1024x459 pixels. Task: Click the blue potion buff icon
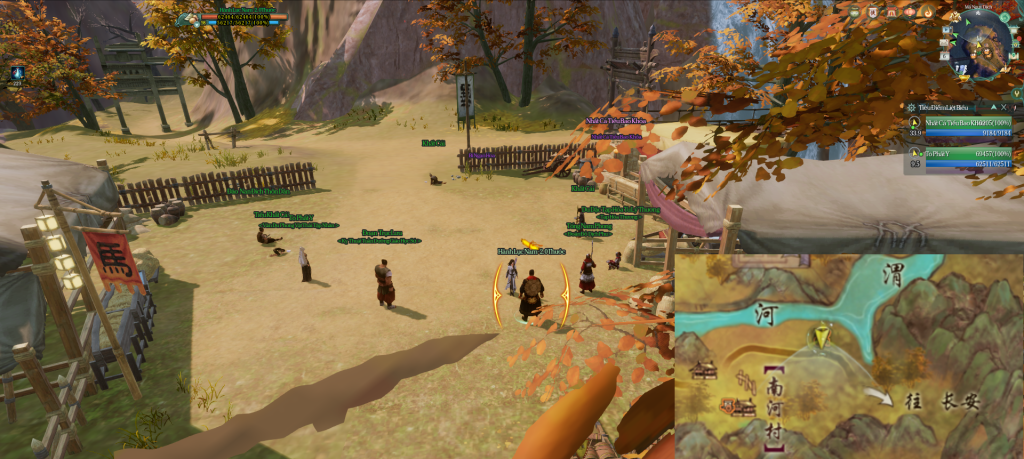point(17,72)
